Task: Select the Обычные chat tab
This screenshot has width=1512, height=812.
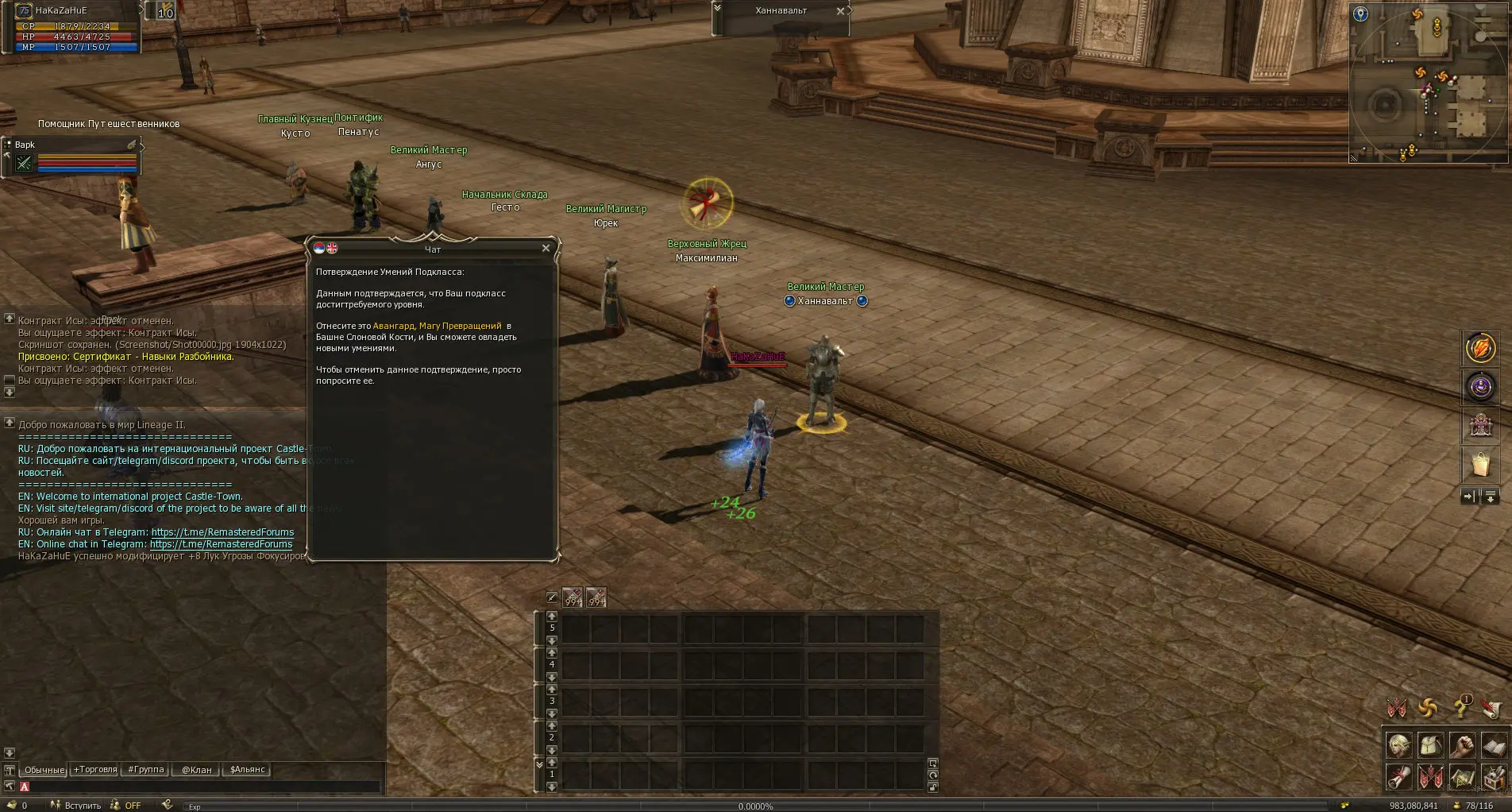Action: pyautogui.click(x=44, y=770)
